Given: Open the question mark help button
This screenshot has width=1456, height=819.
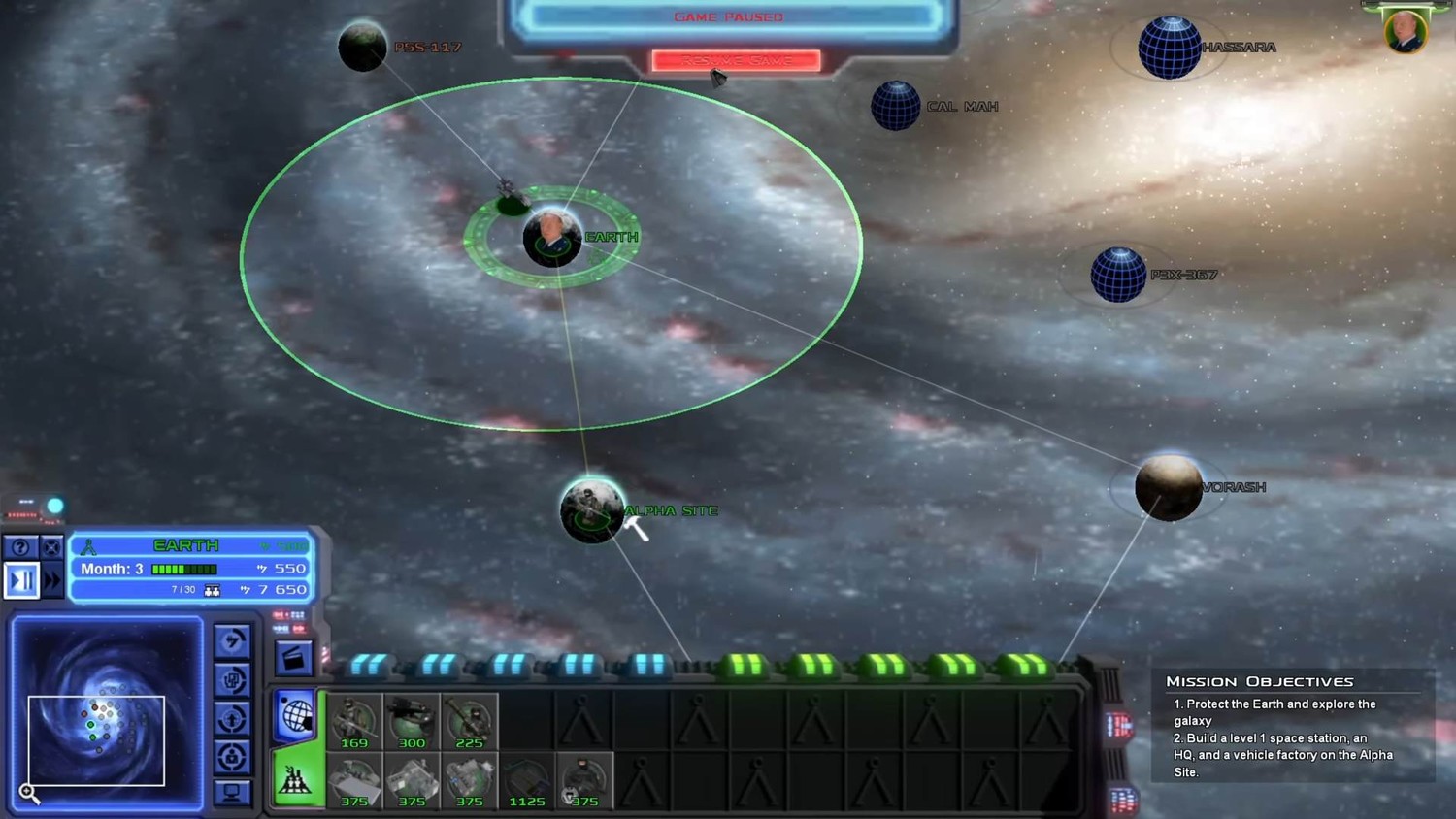Looking at the screenshot, I should coord(20,547).
